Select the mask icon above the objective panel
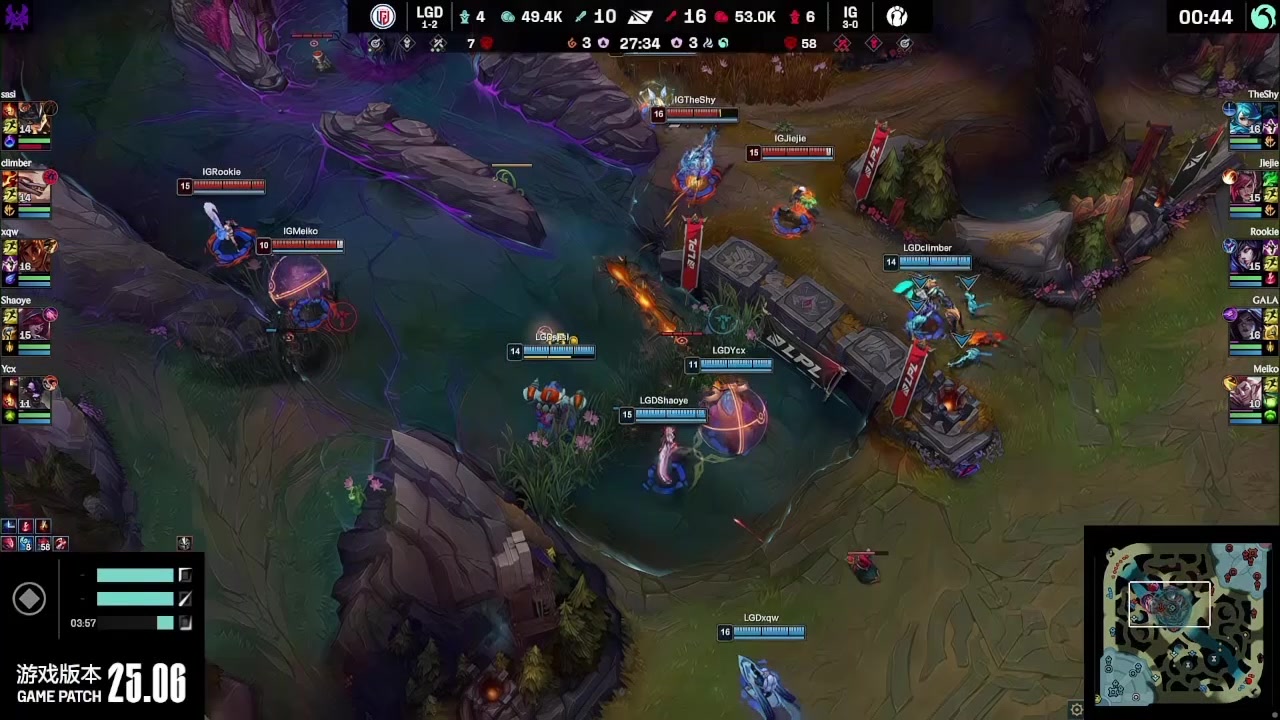Screen dimensions: 1280x720 pyautogui.click(x=185, y=543)
